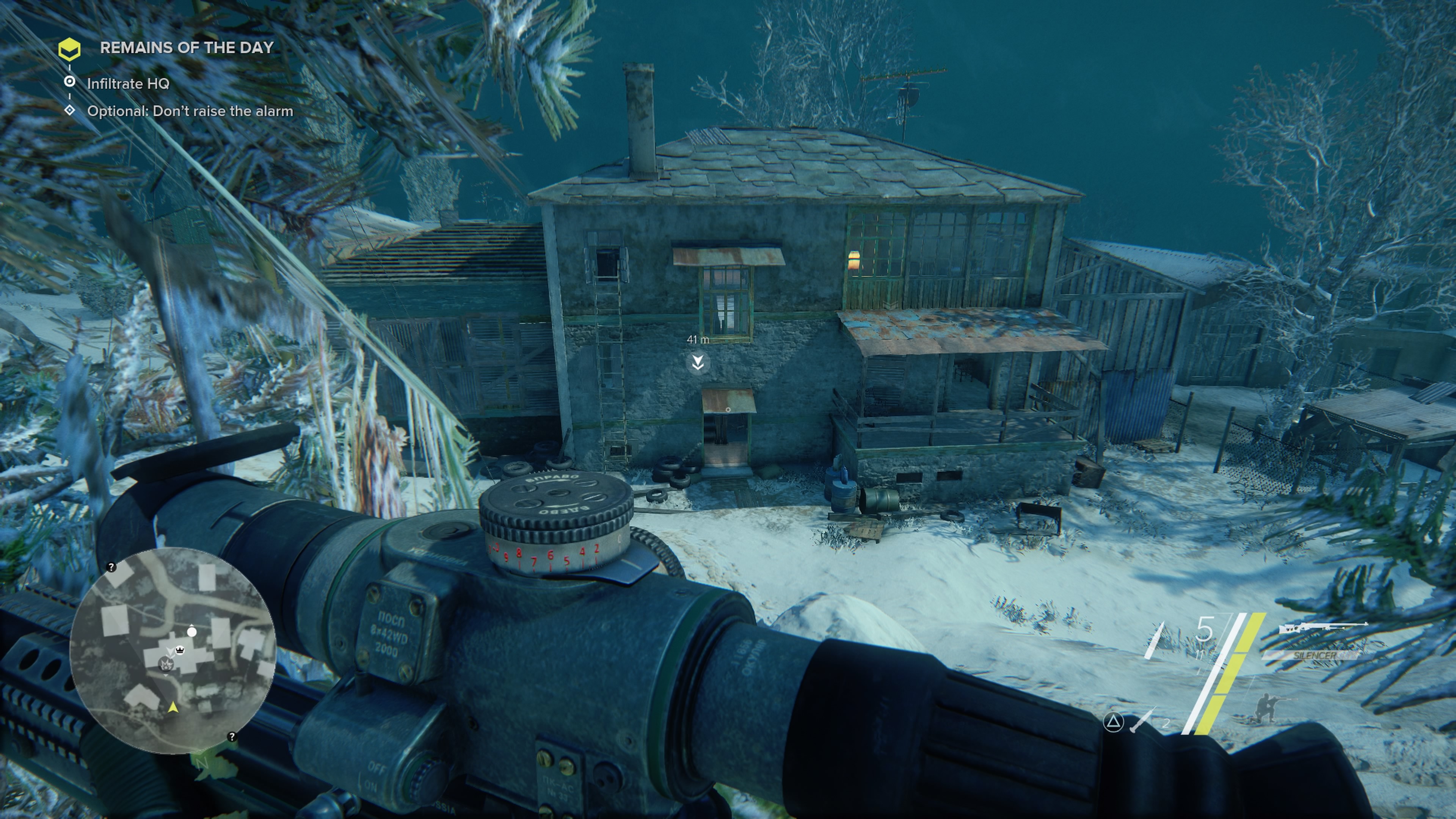Image resolution: width=1456 pixels, height=819 pixels.
Task: Click the 41 m waypoint marker
Action: click(x=698, y=362)
